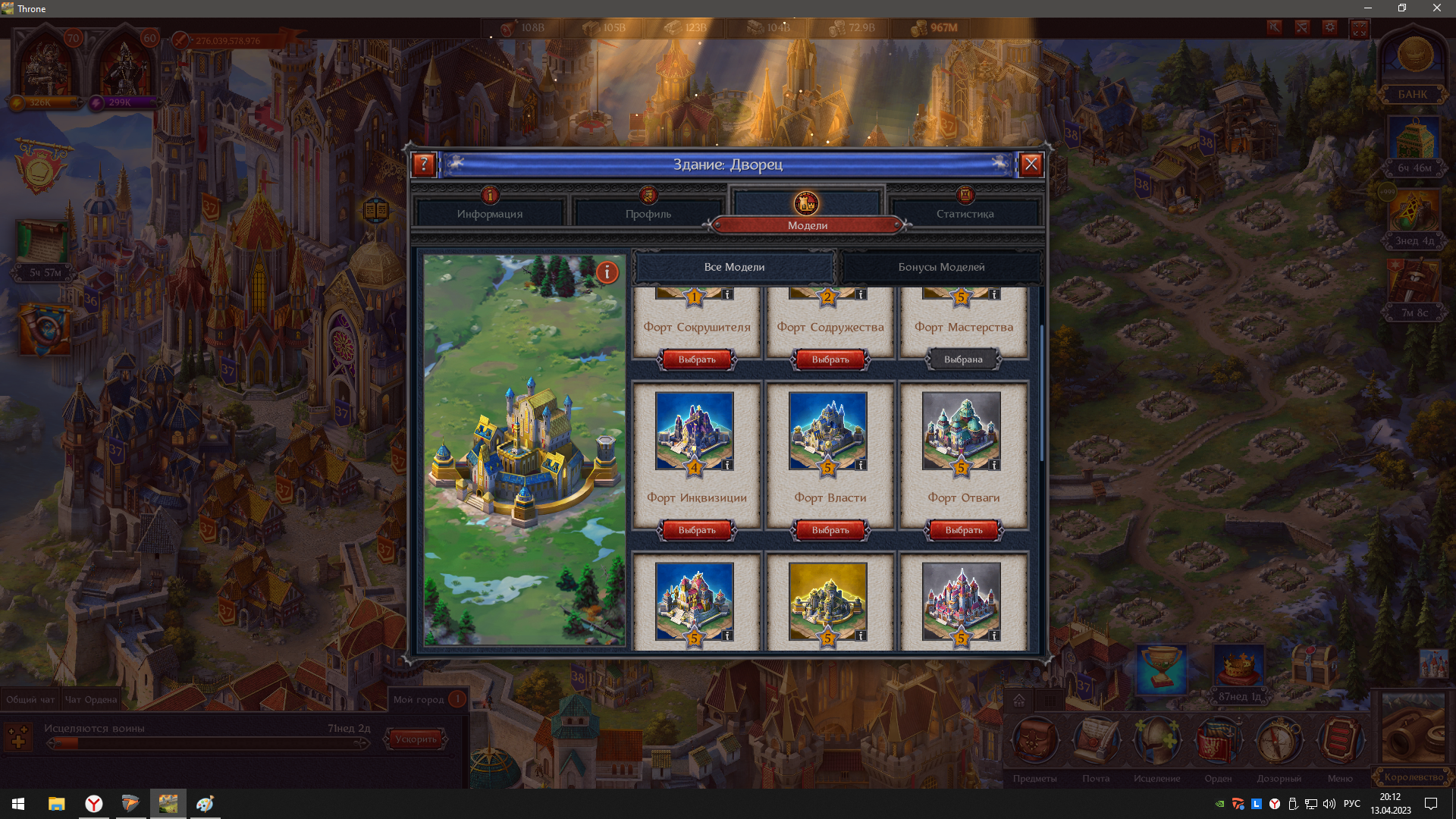This screenshot has width=1456, height=819.
Task: Open the Исцеление helmet icon
Action: click(1158, 739)
